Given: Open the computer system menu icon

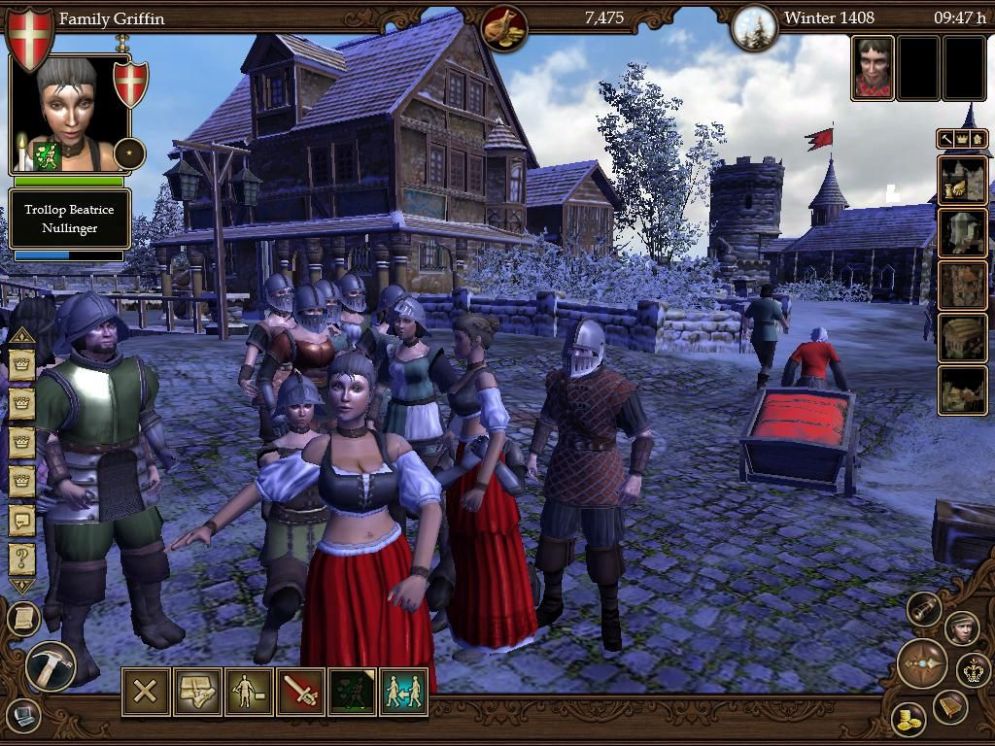Looking at the screenshot, I should pos(22,715).
